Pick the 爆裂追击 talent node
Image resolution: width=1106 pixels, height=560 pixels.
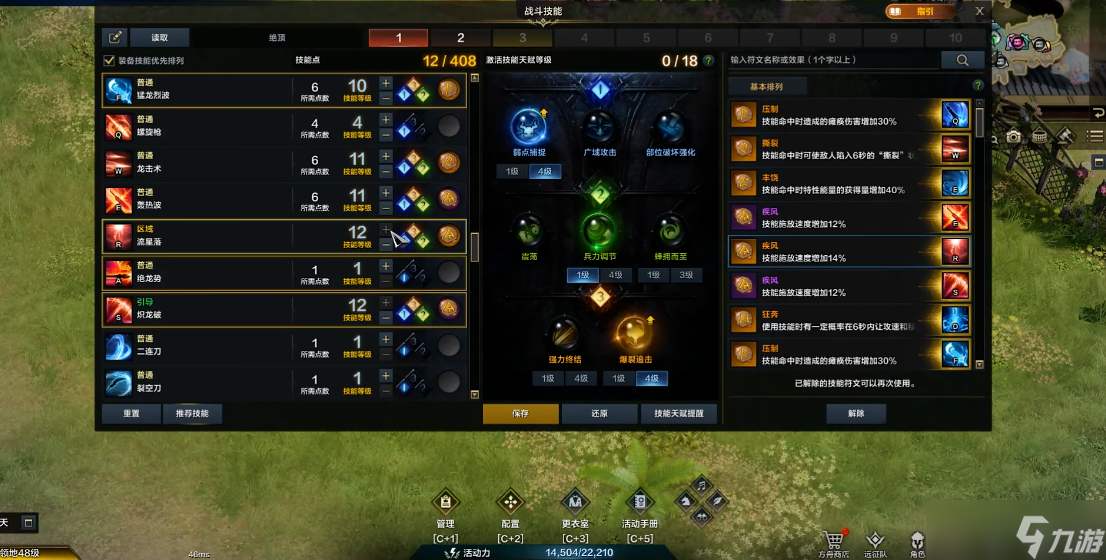point(632,335)
